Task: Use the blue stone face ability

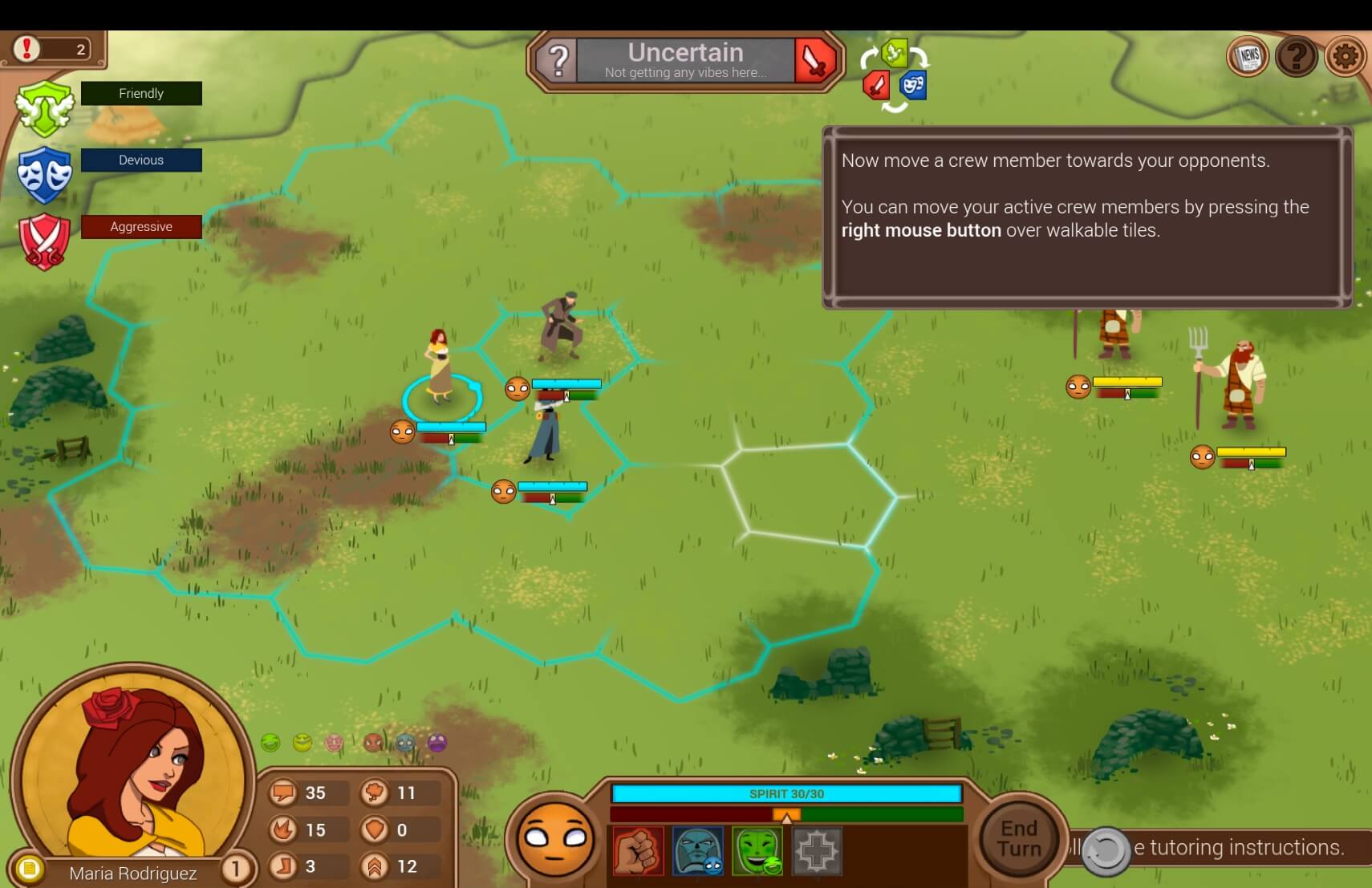Action: 698,851
